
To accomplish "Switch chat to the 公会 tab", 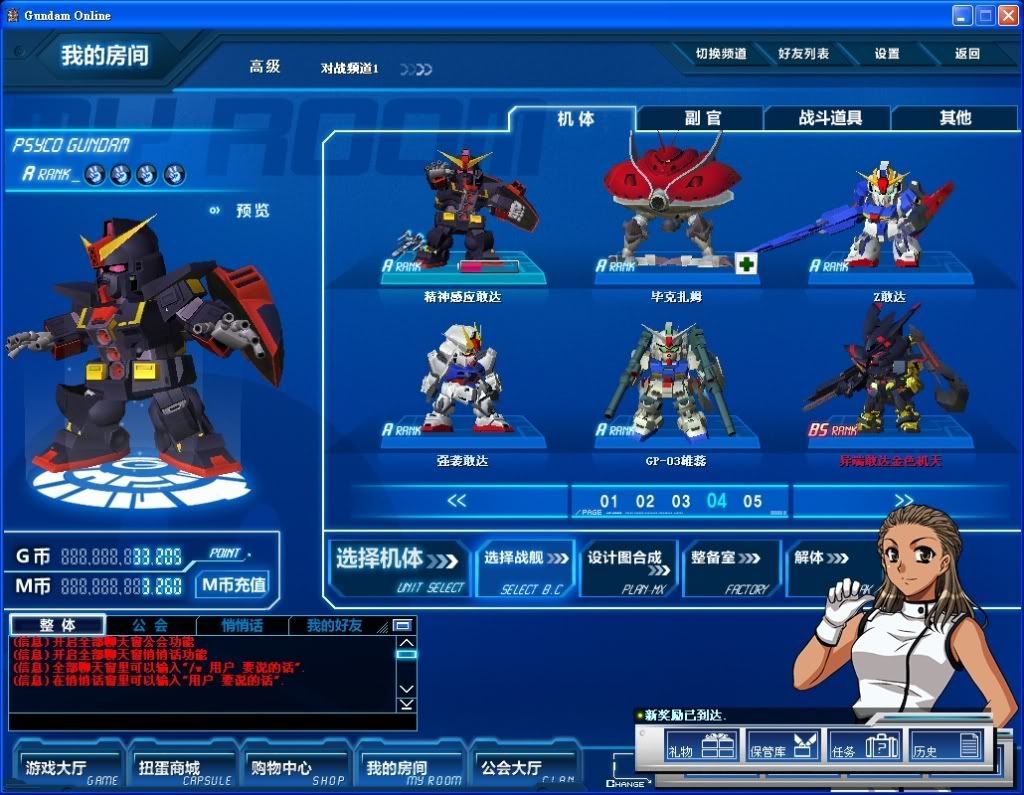I will point(150,625).
